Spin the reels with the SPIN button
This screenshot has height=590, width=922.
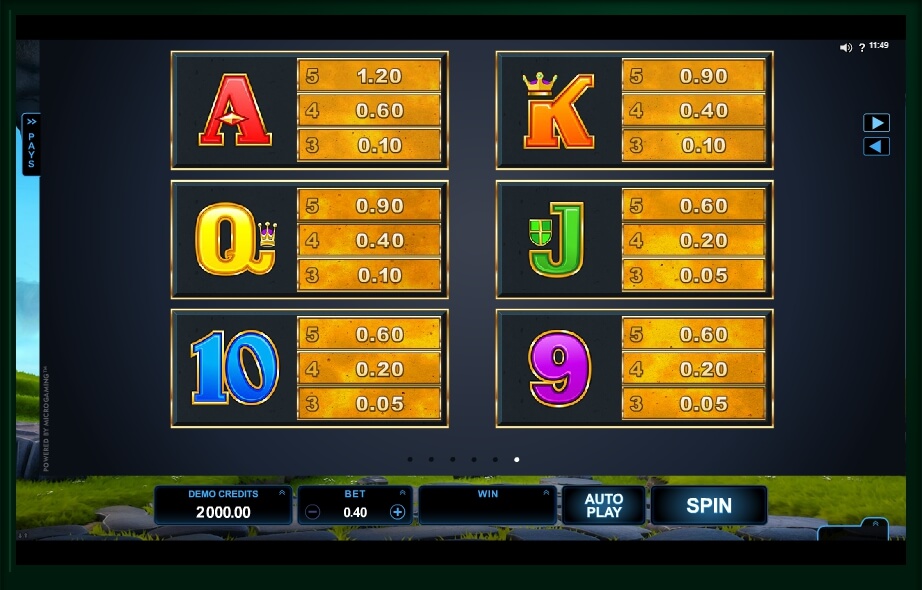[x=708, y=506]
